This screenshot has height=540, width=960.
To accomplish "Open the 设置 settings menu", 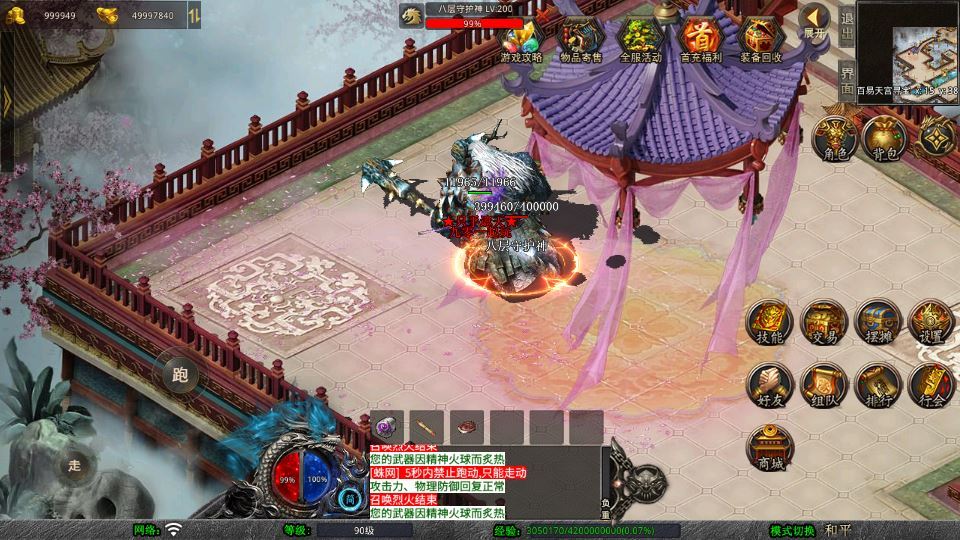I will point(931,323).
